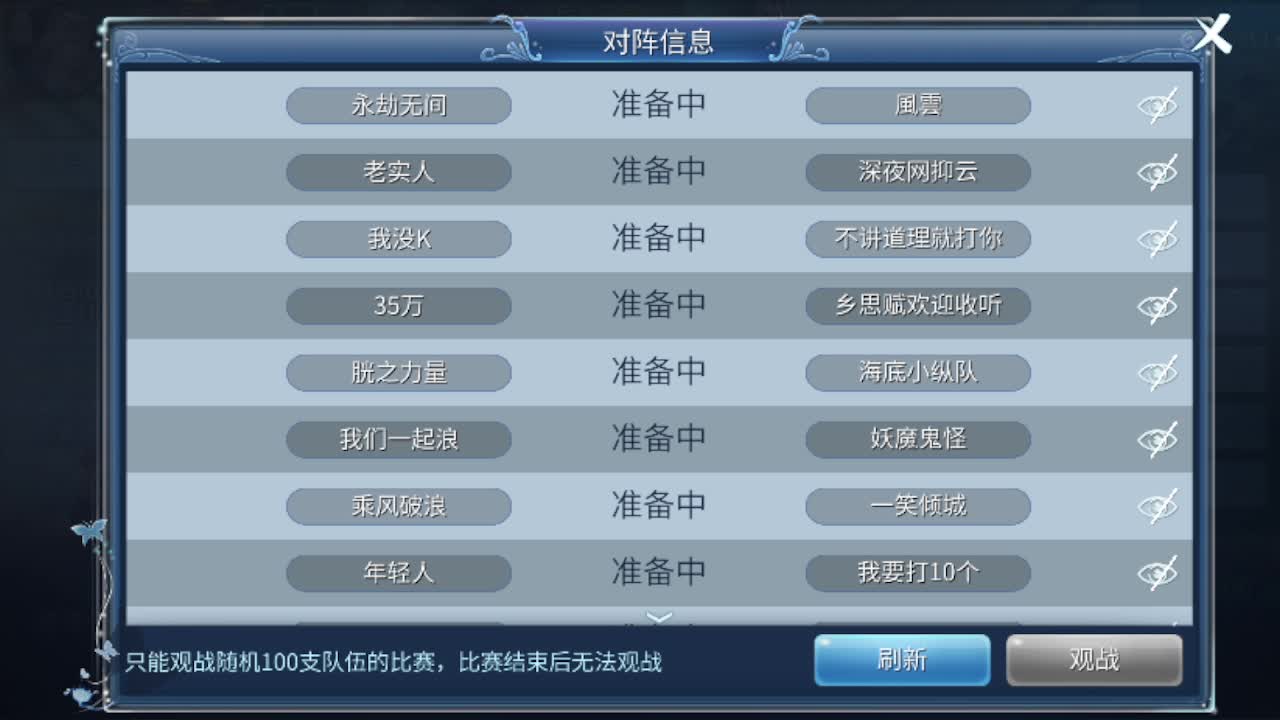Close the 对阵信息 panel with the X
Screen dimensions: 1280x720
1212,34
